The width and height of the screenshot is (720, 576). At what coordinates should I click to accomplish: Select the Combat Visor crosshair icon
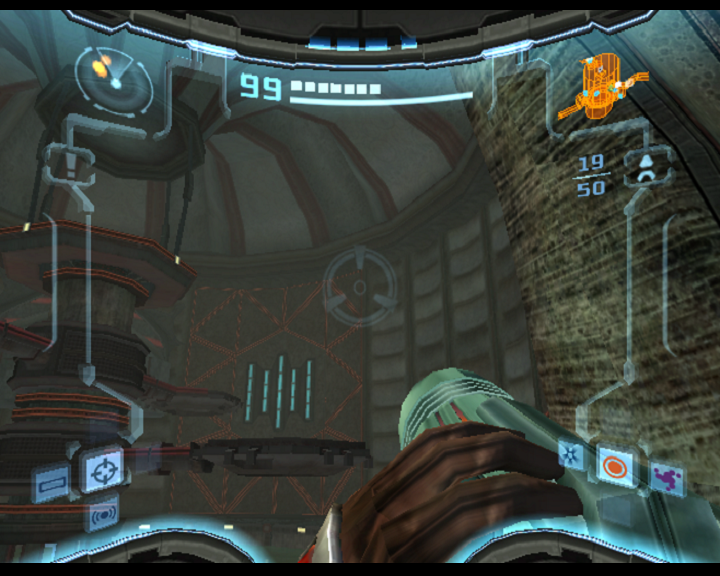tap(101, 470)
